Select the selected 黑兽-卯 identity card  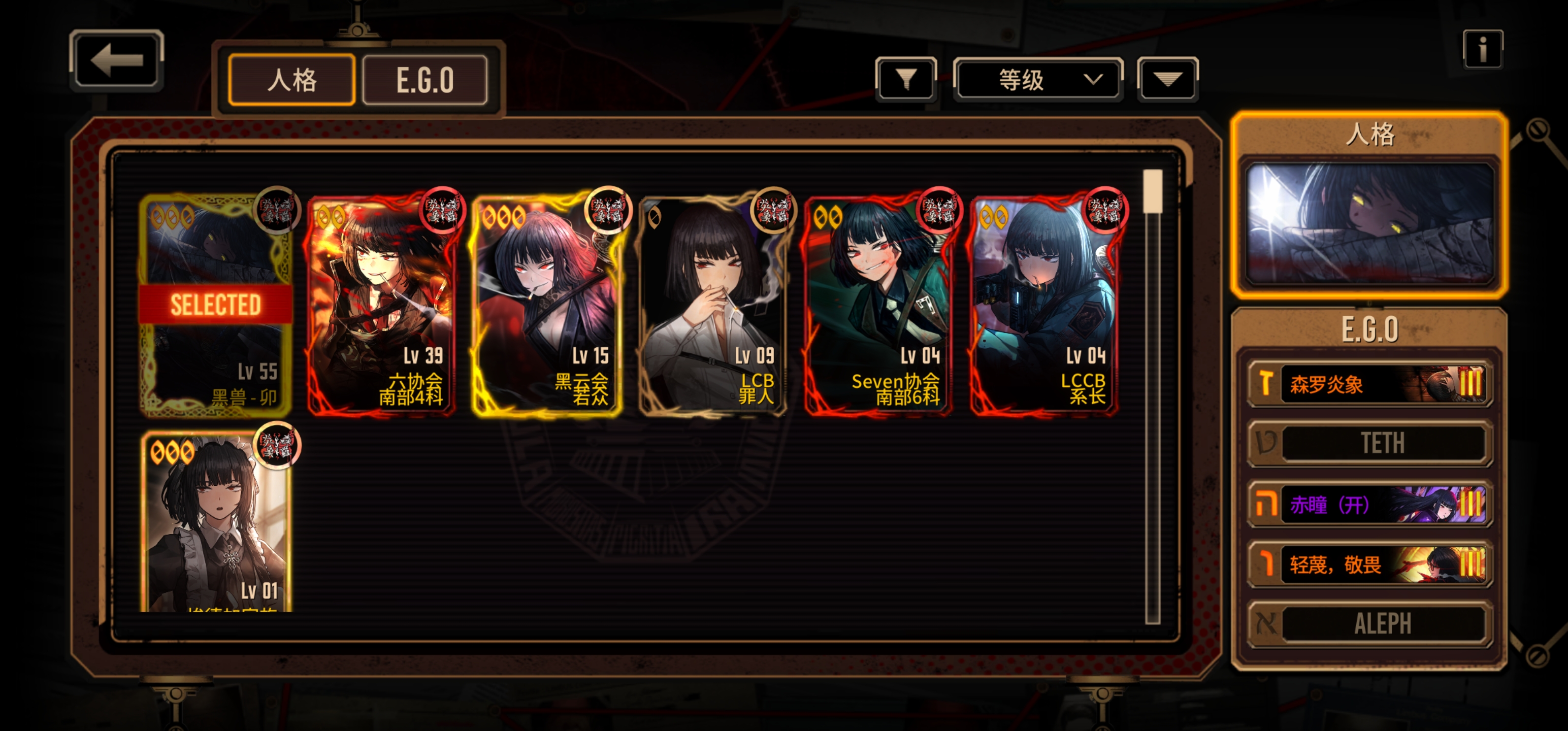[x=215, y=305]
